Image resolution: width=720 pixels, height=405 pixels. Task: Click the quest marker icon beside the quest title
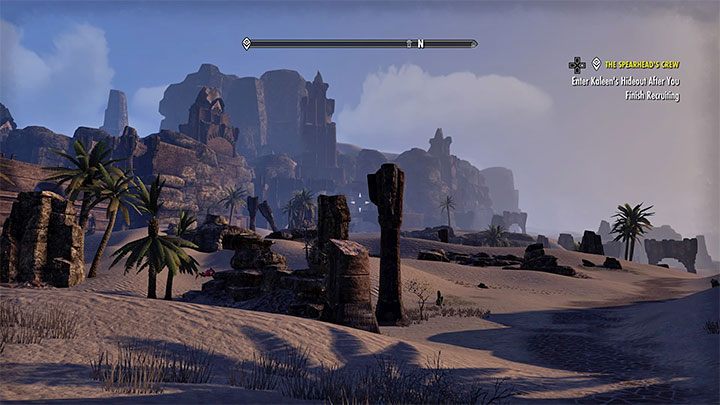click(x=597, y=64)
